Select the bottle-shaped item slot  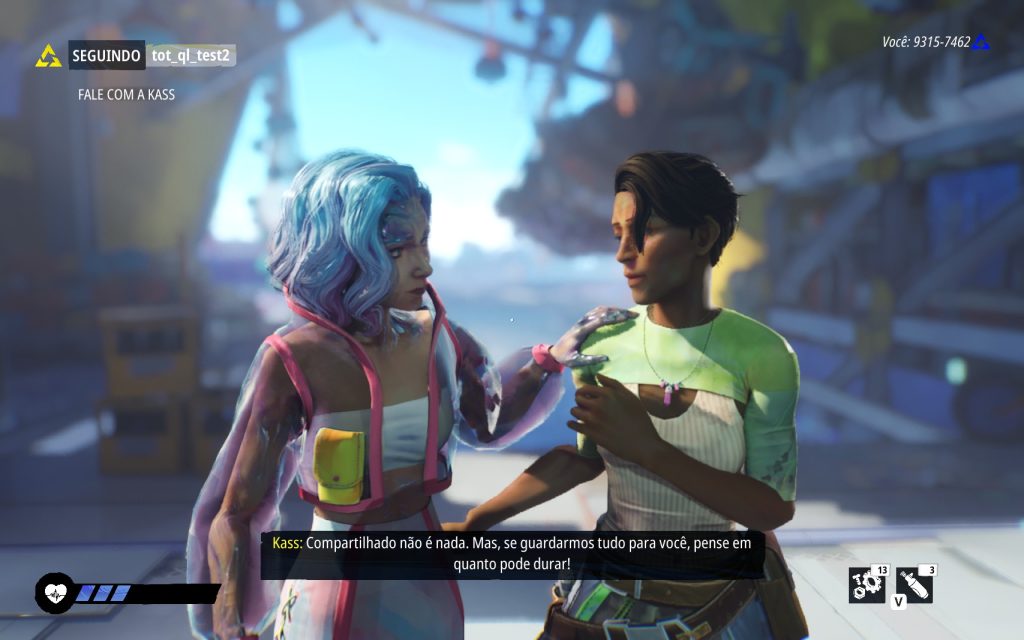pyautogui.click(x=913, y=584)
